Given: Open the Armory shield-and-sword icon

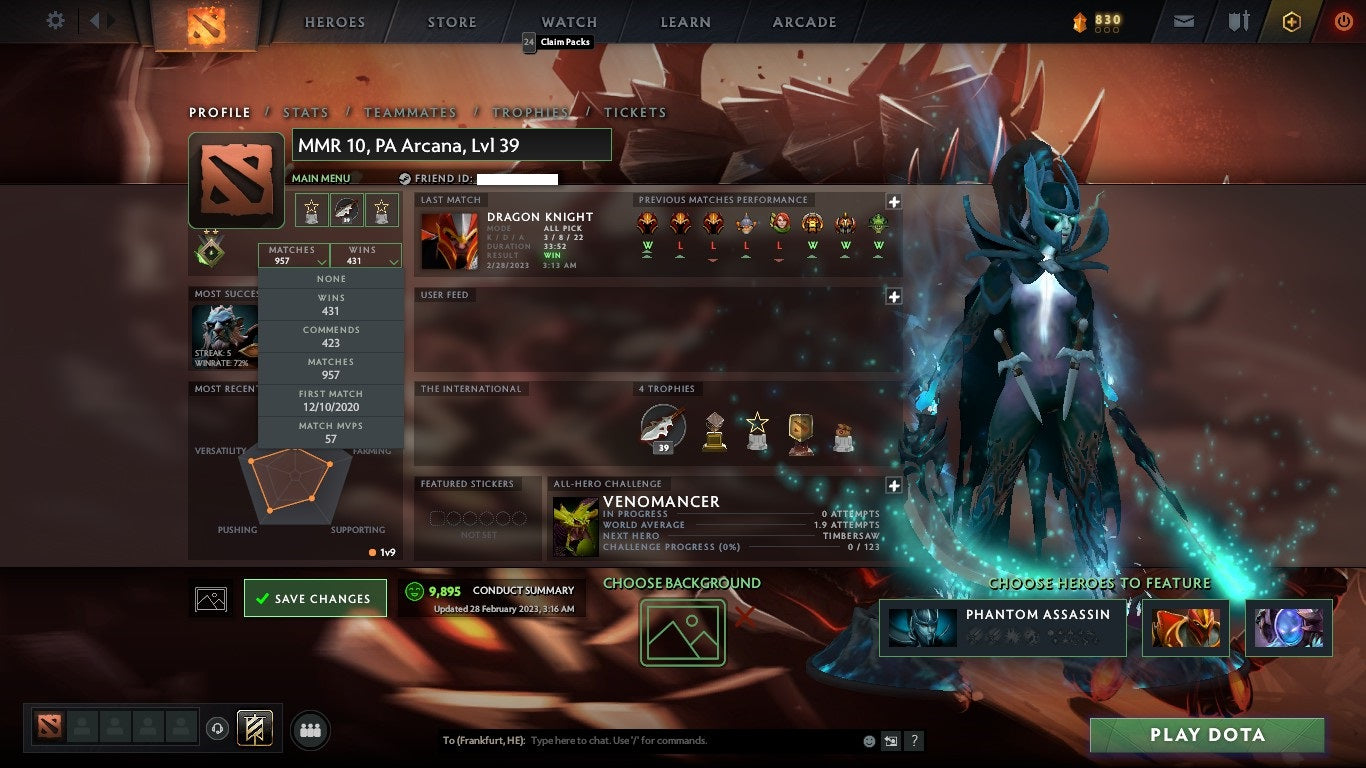Looking at the screenshot, I should point(1240,20).
